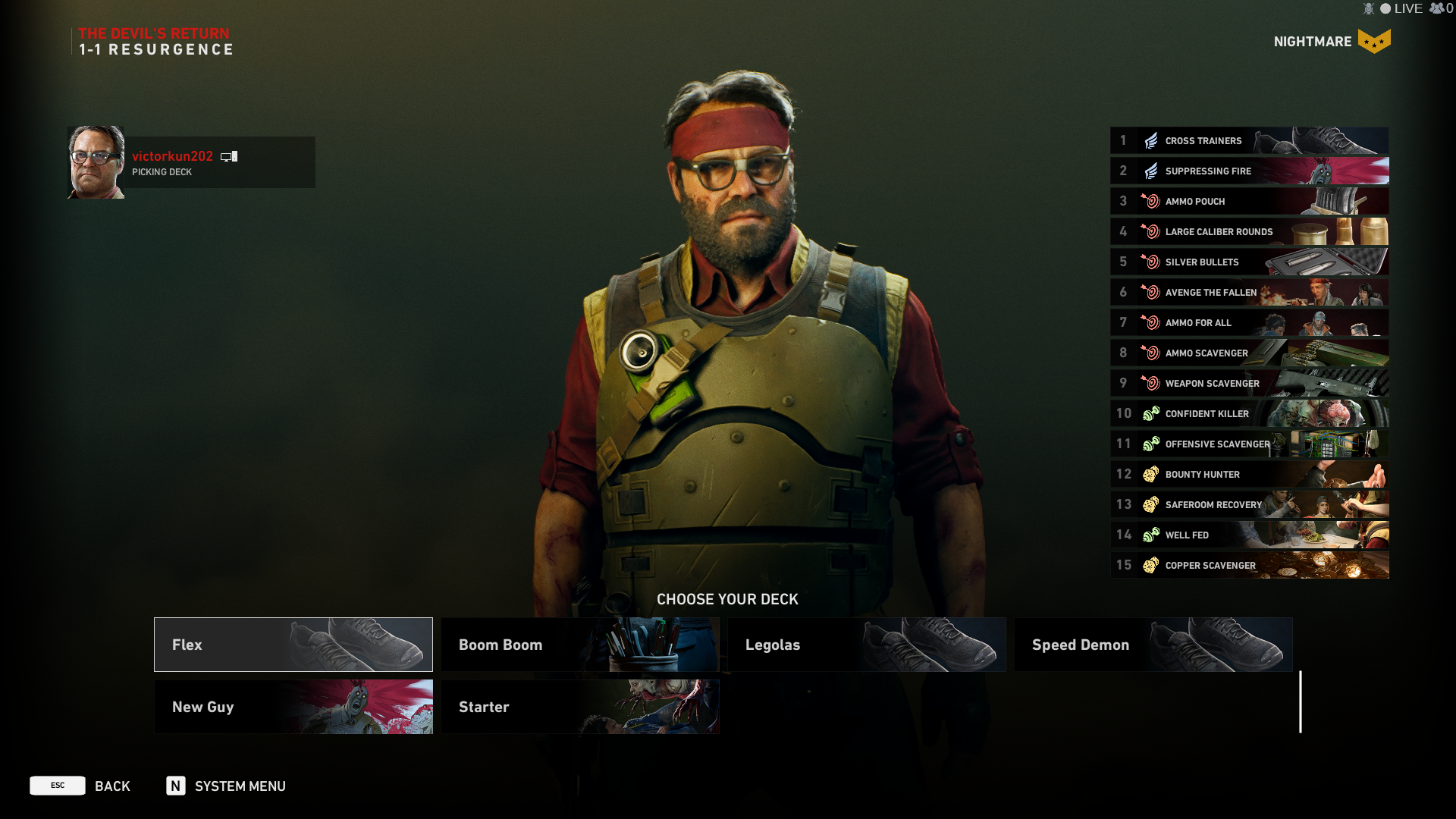Select the Speed Demon deck

tap(1153, 645)
